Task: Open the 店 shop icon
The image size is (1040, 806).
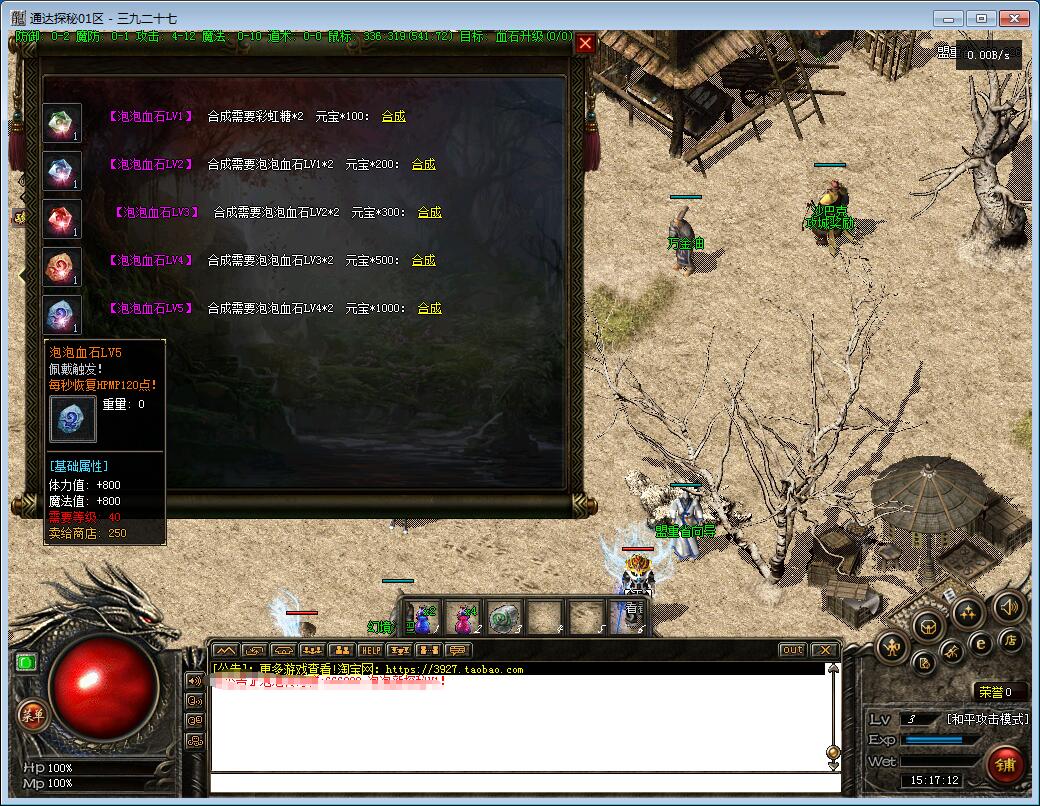Action: [1010, 640]
